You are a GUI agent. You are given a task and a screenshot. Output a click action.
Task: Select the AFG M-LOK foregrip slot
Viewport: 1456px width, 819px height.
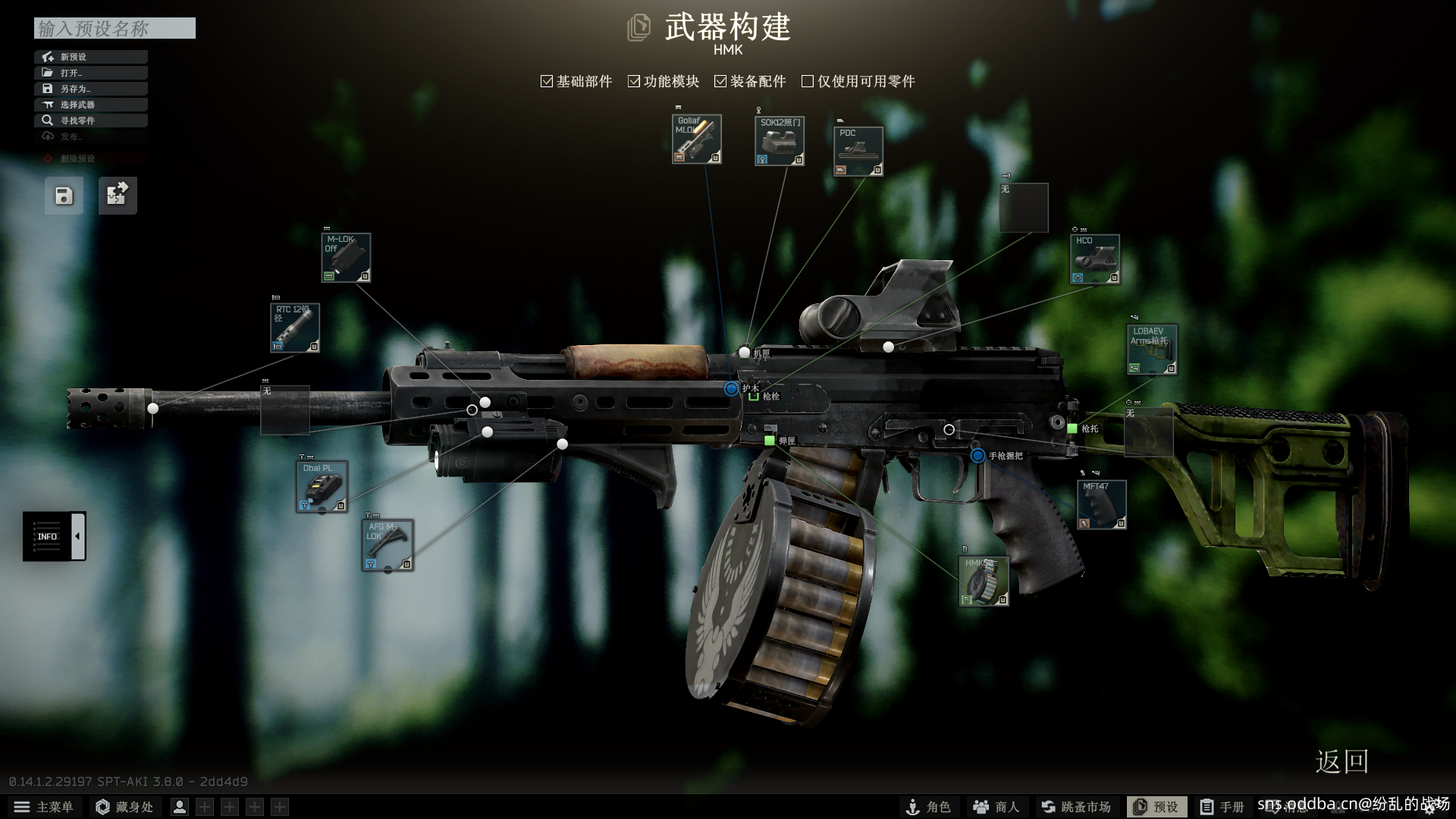pos(388,544)
